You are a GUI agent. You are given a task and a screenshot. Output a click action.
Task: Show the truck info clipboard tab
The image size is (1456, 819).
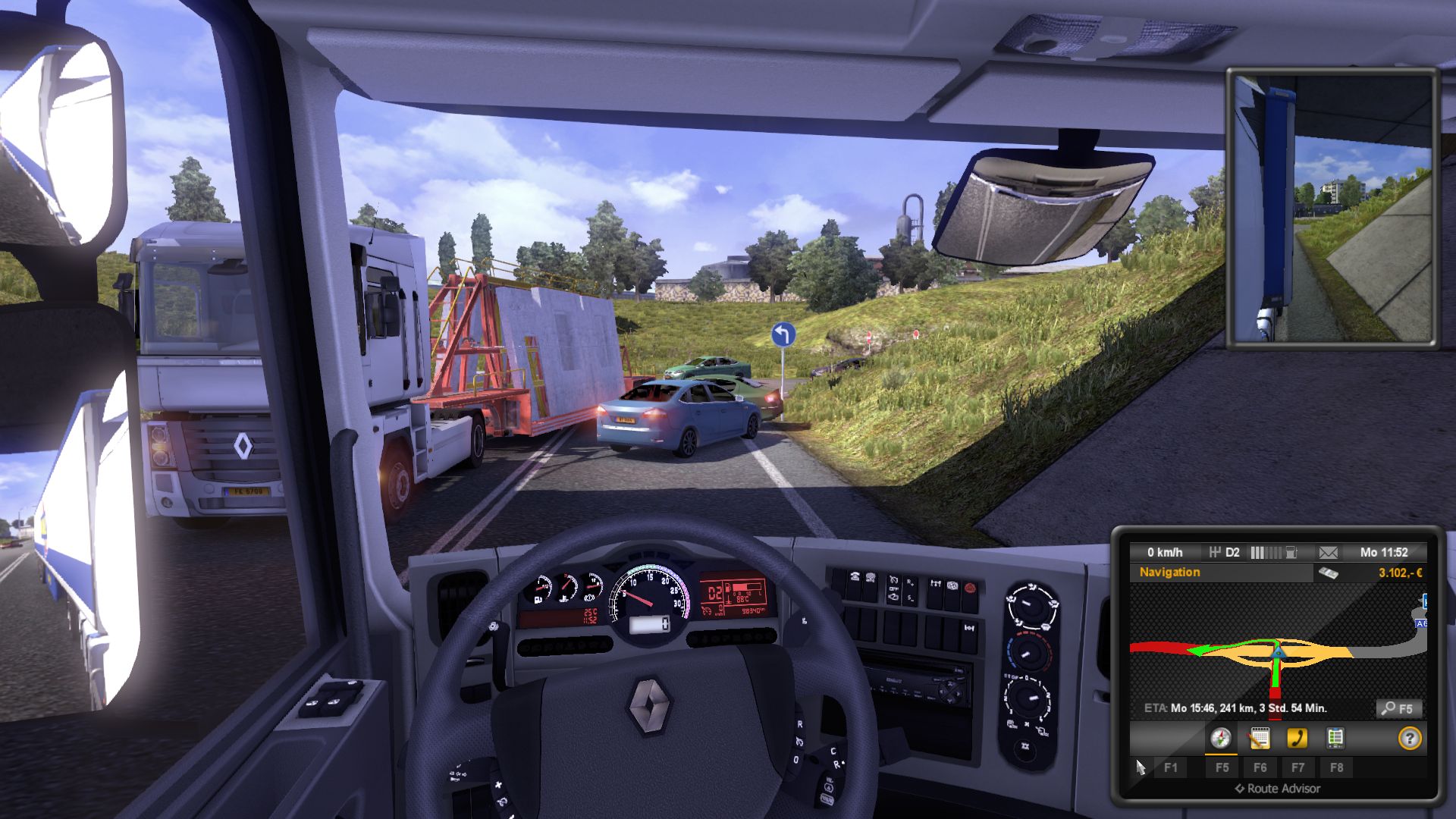1335,738
